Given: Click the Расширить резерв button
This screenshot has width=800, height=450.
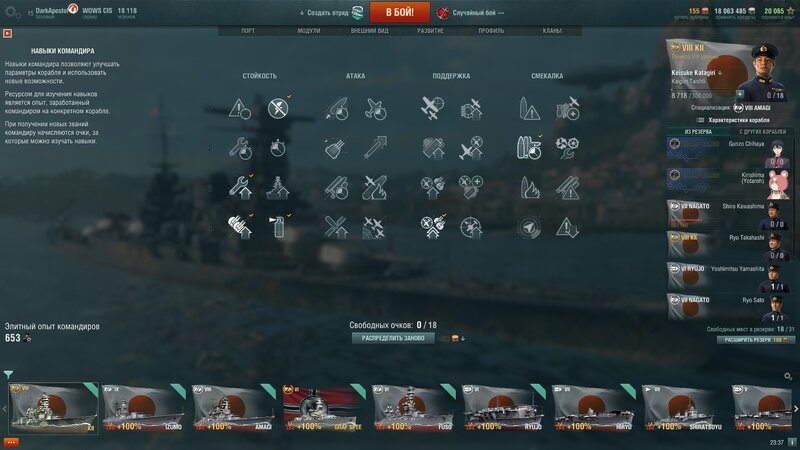Looking at the screenshot, I should 755,340.
